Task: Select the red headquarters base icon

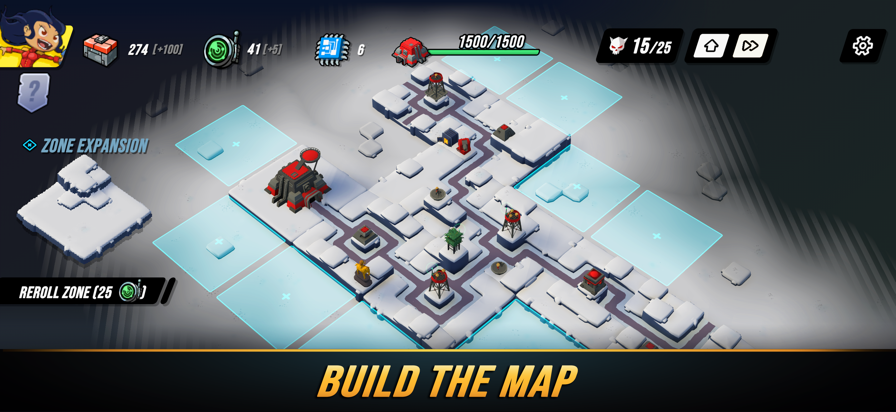Action: click(410, 50)
